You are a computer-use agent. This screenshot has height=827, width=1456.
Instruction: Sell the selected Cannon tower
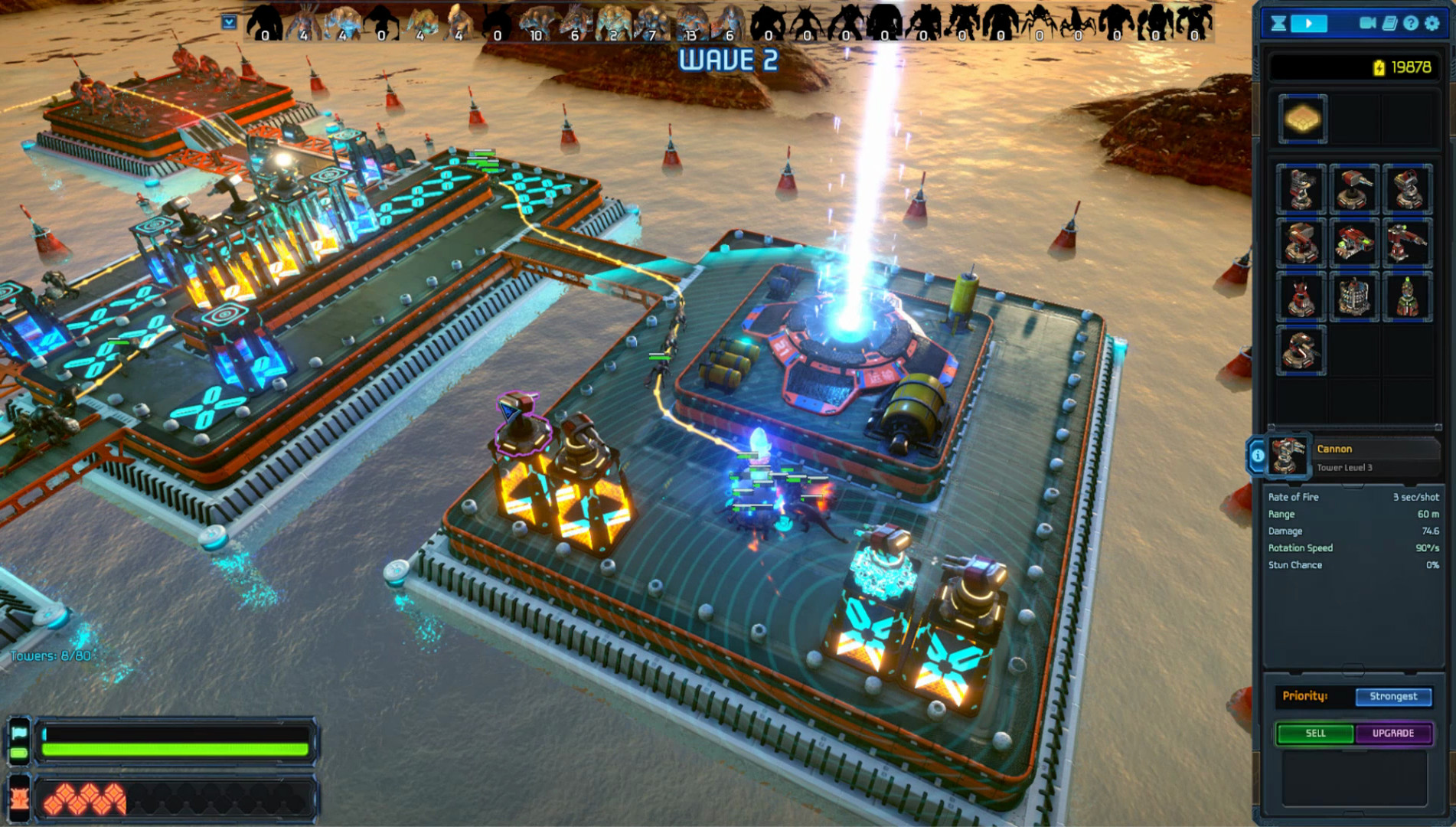(1314, 733)
